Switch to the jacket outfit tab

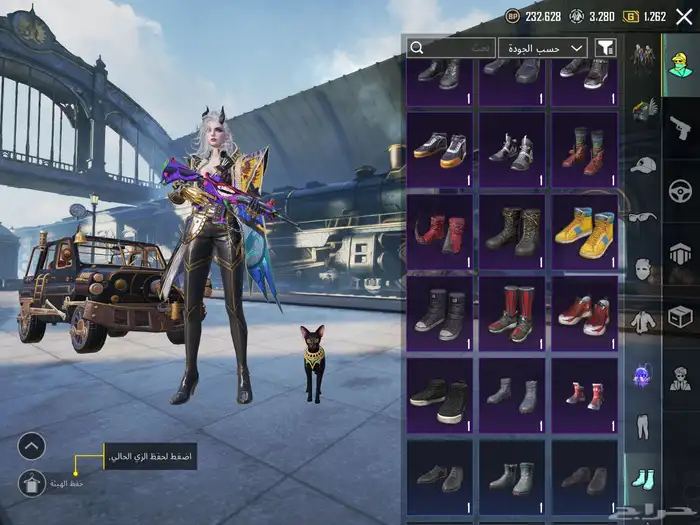642,322
